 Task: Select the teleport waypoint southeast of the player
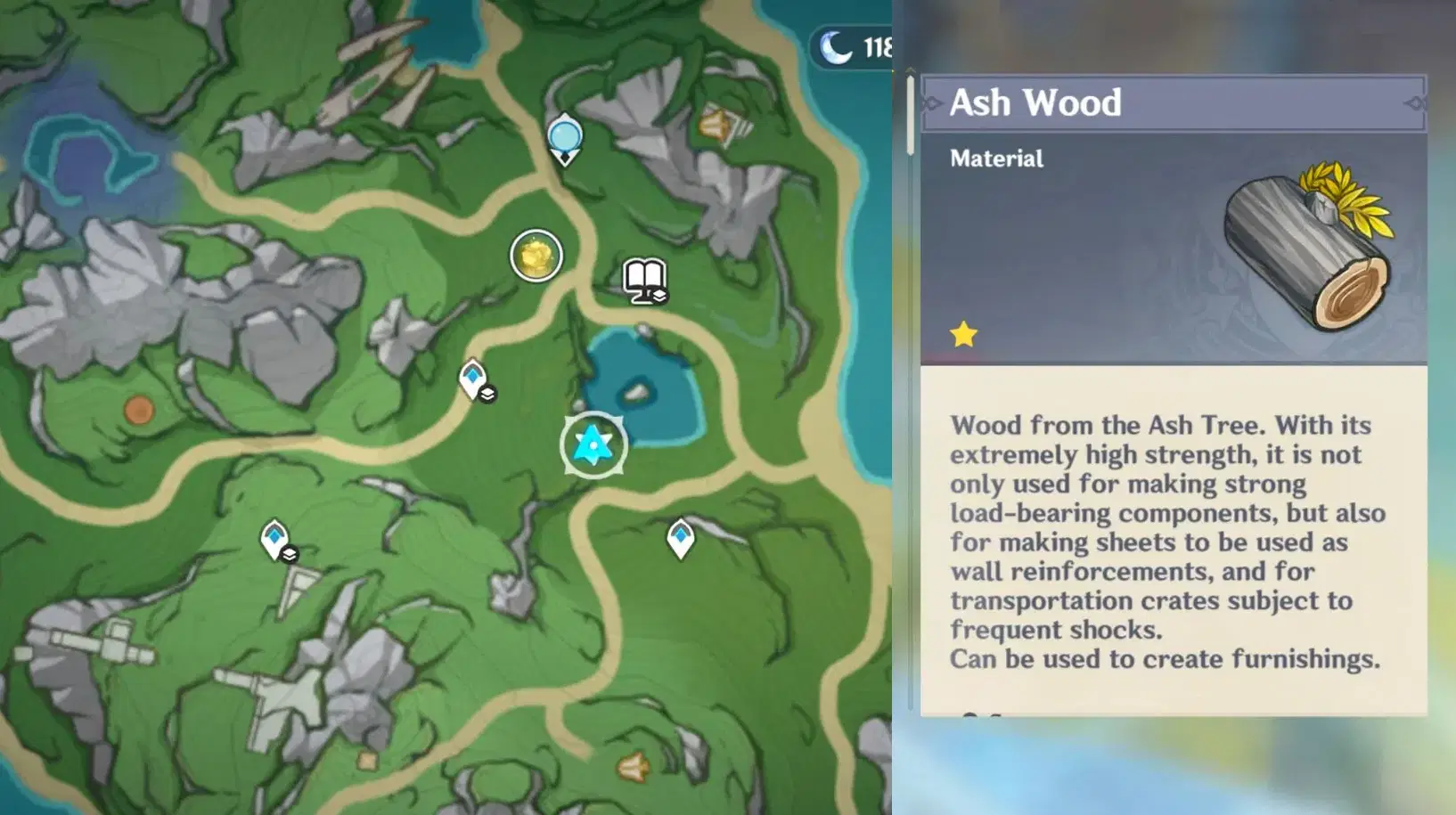(680, 534)
